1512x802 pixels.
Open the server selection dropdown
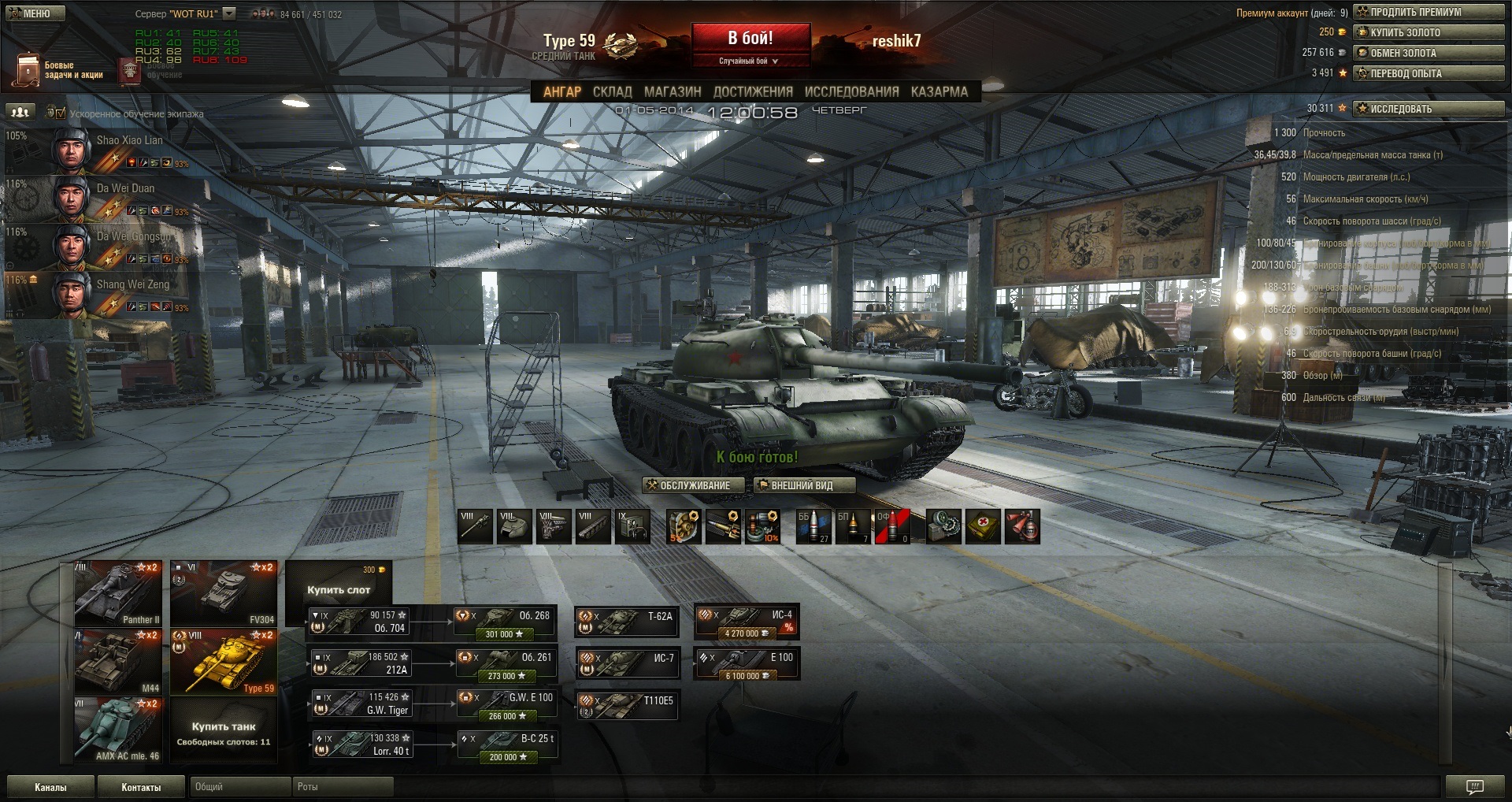coord(229,13)
